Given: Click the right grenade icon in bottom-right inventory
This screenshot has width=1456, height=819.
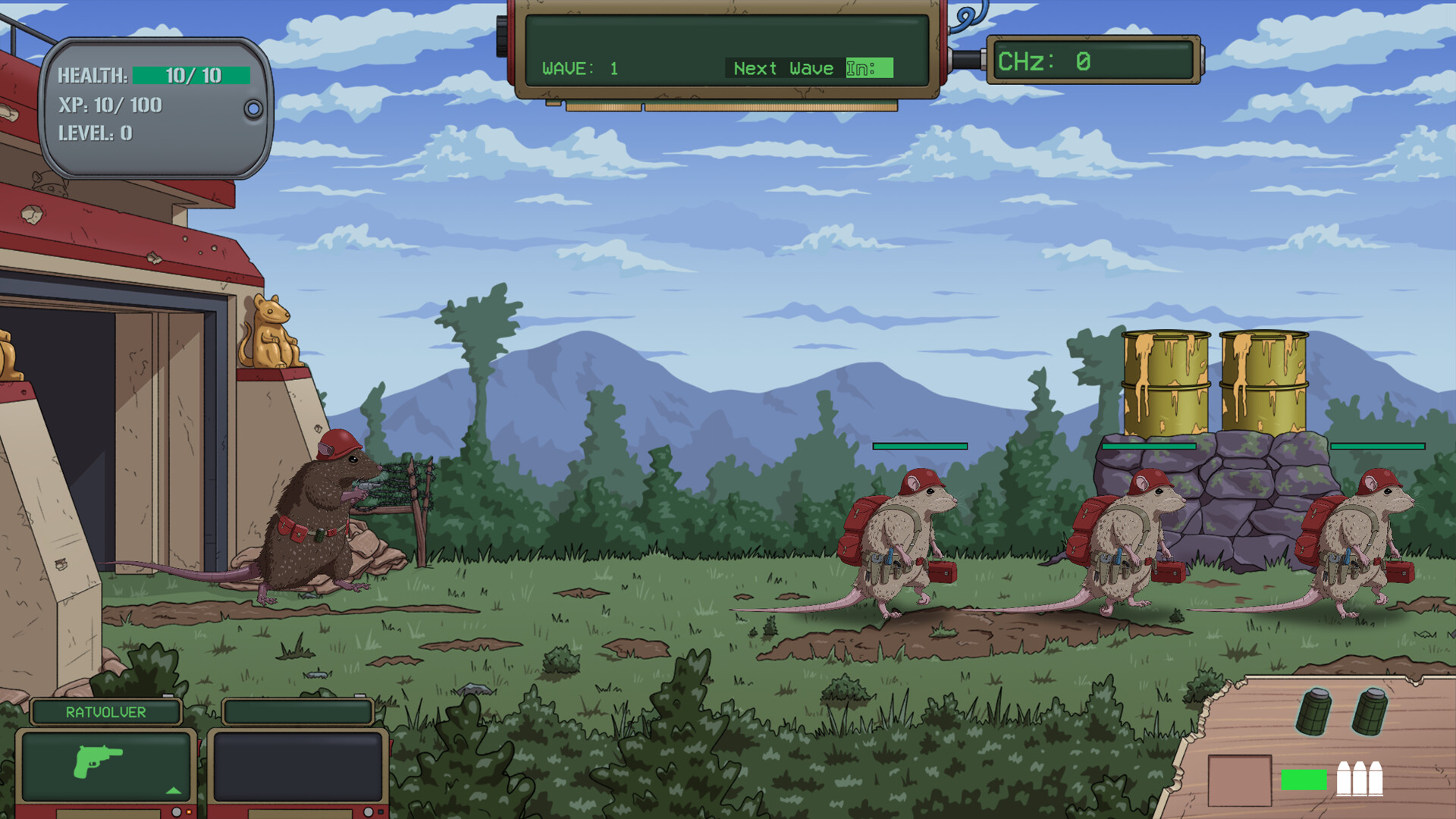Looking at the screenshot, I should tap(1371, 712).
